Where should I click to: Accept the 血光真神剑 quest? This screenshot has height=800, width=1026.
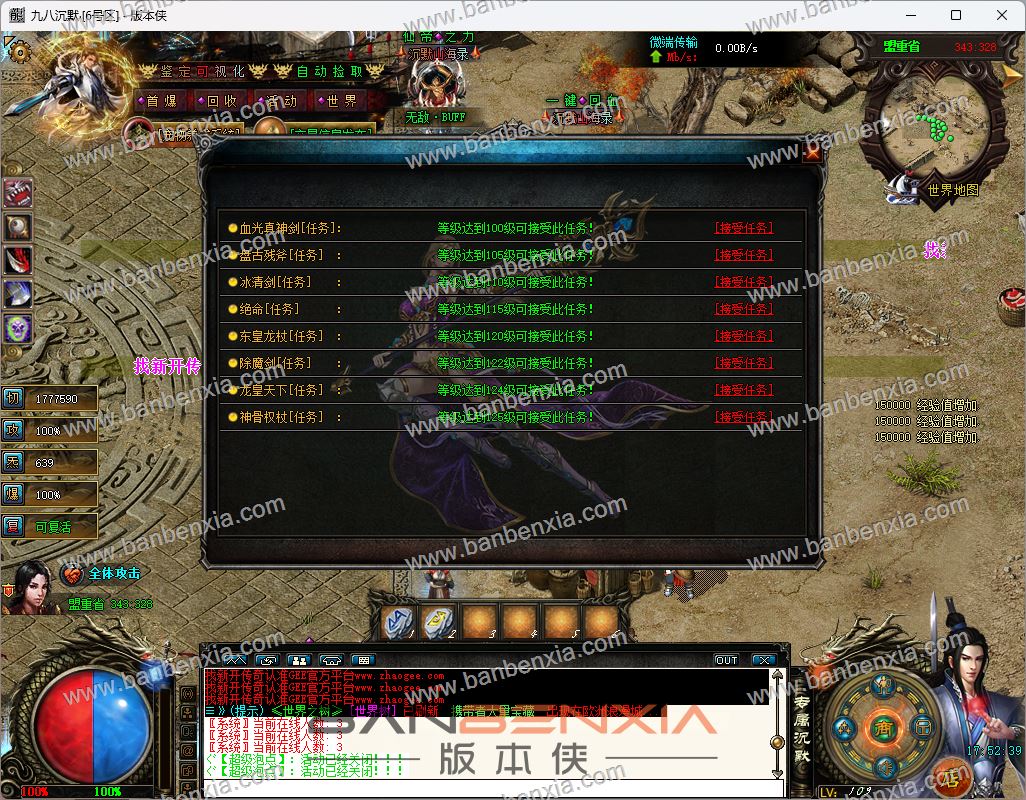coord(743,228)
